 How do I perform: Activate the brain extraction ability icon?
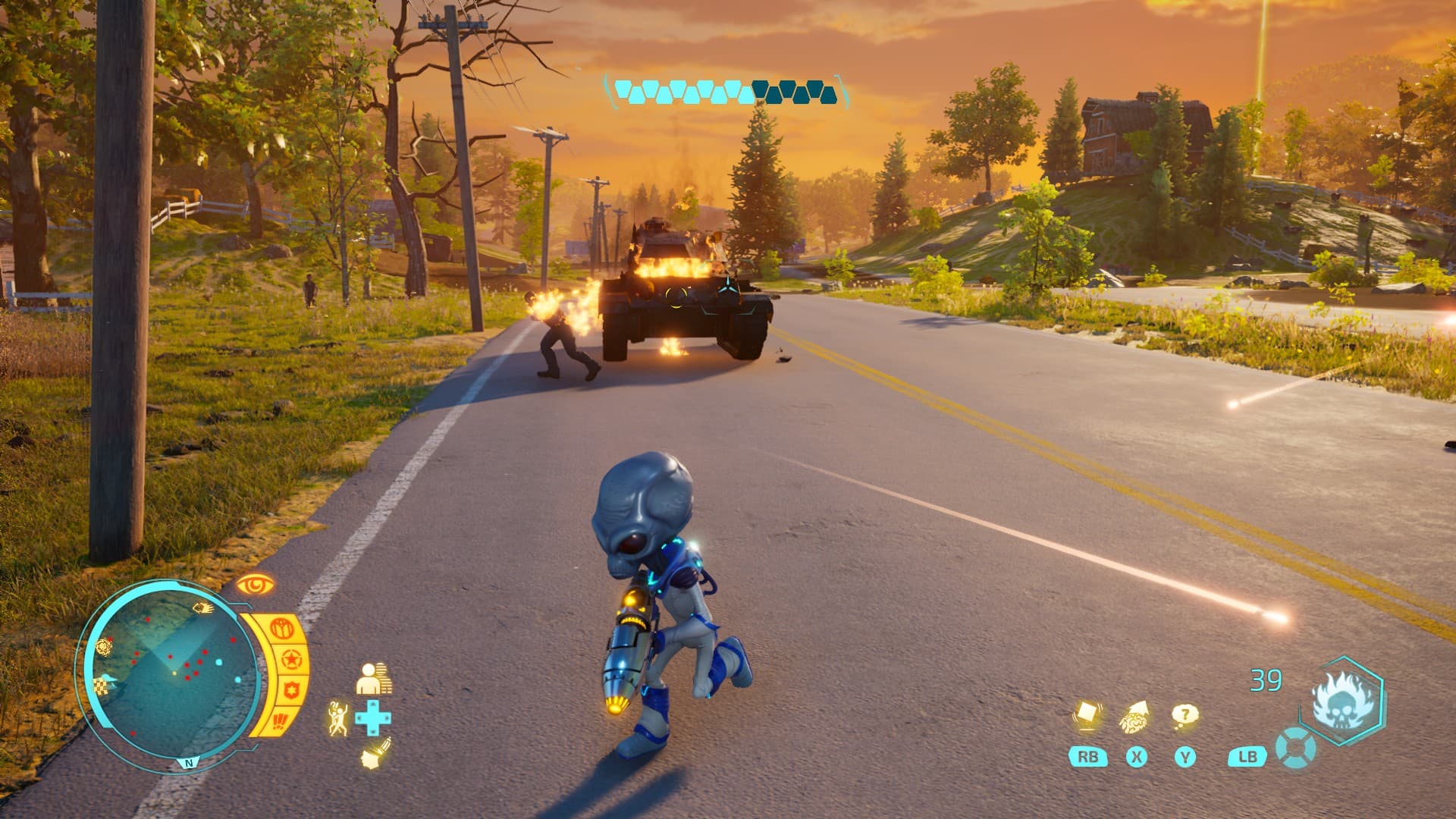tap(1135, 717)
